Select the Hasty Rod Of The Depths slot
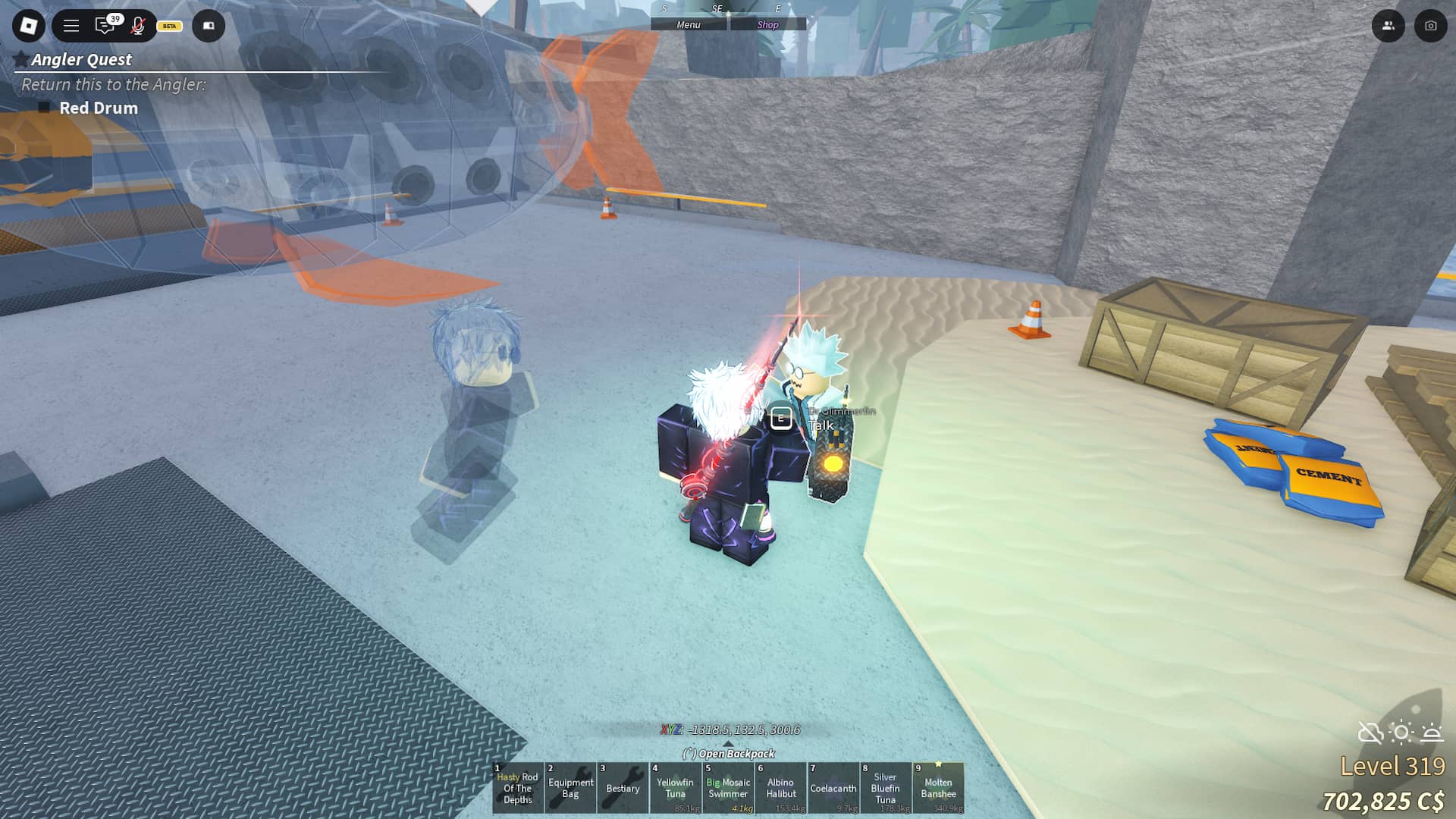The height and width of the screenshot is (819, 1456). coord(518,788)
